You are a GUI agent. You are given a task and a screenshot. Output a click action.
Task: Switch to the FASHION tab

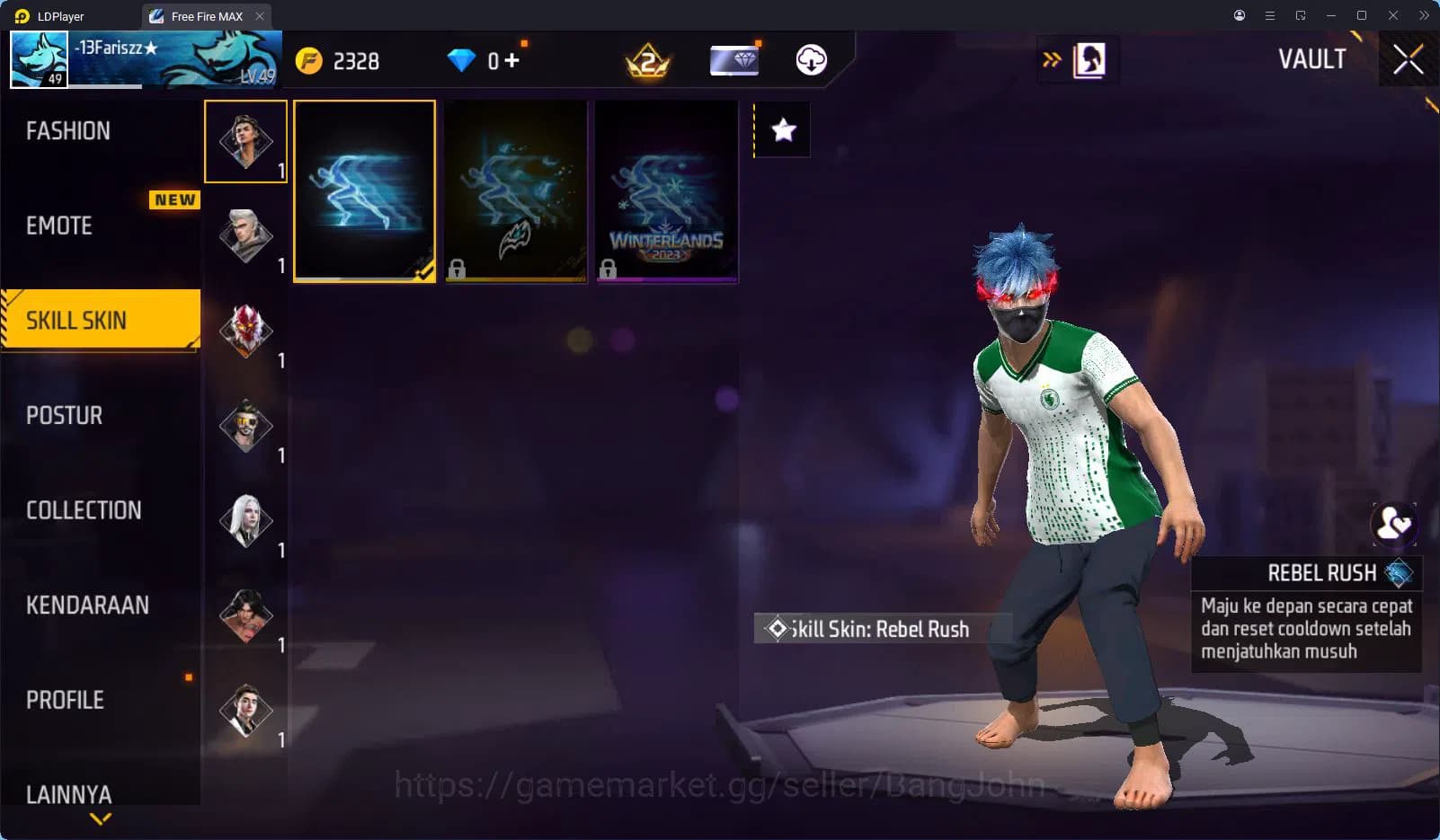coord(68,130)
